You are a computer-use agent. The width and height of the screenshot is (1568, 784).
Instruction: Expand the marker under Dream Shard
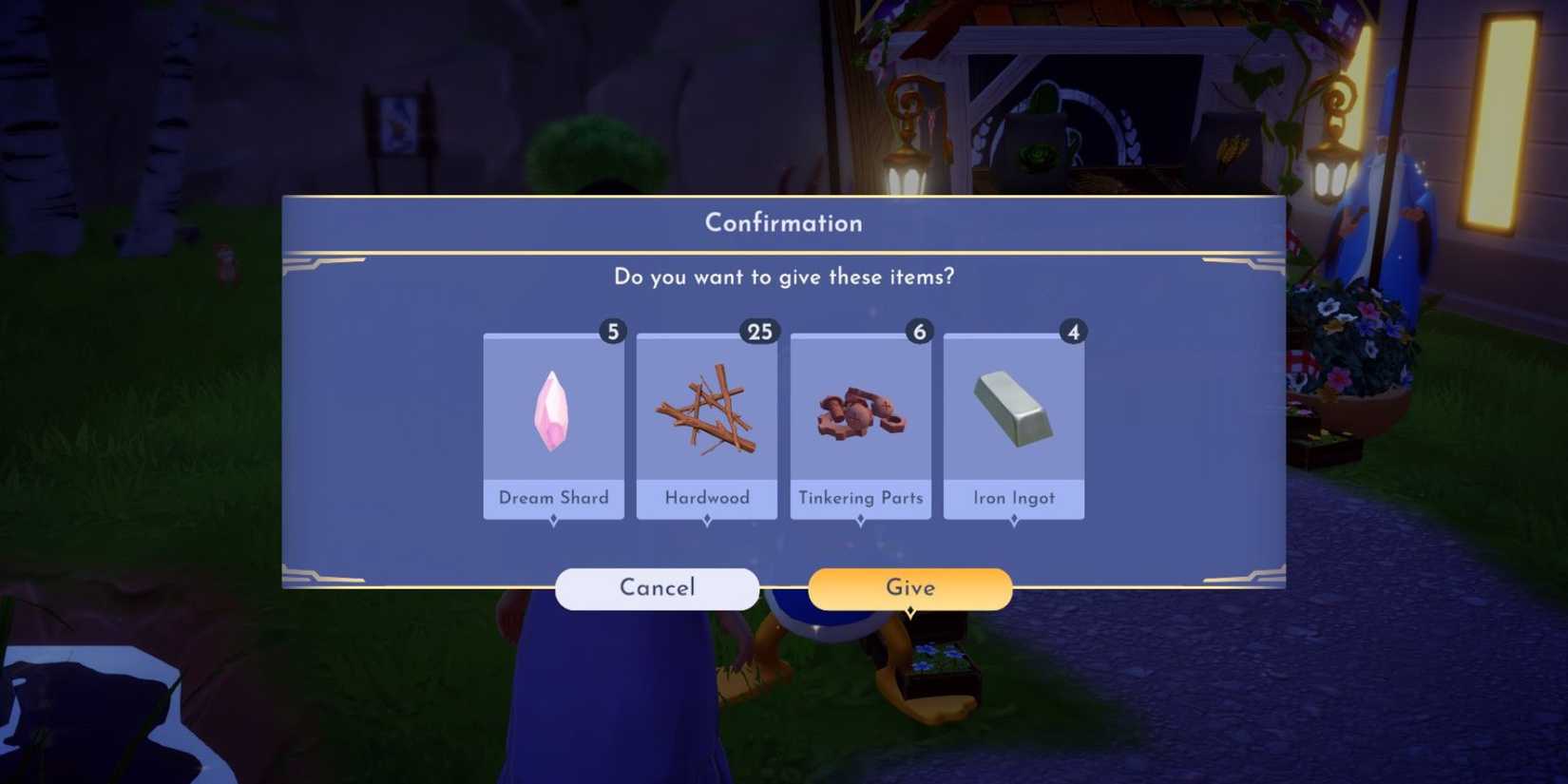[554, 518]
